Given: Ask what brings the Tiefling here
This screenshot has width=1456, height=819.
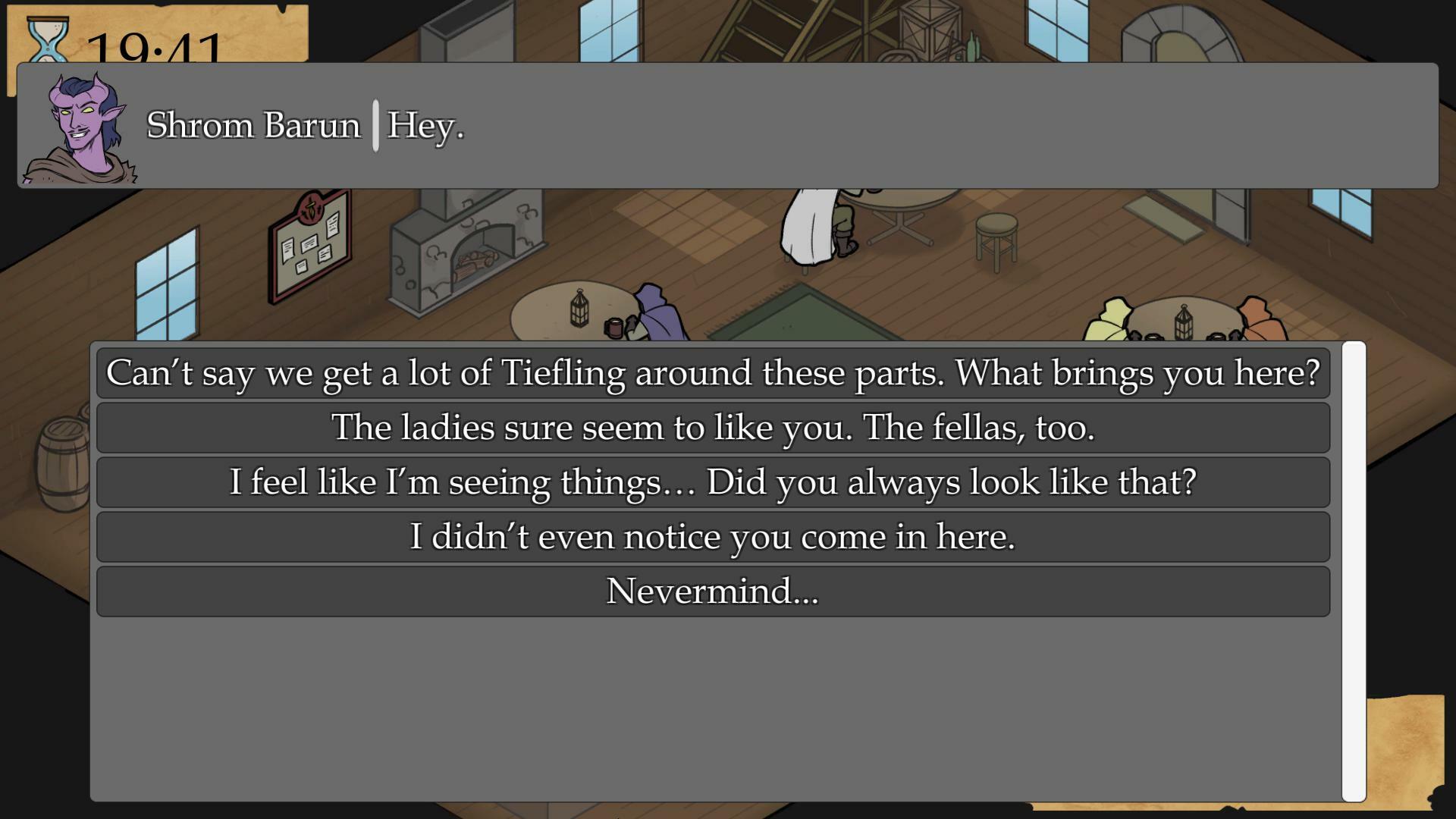Looking at the screenshot, I should coord(713,373).
